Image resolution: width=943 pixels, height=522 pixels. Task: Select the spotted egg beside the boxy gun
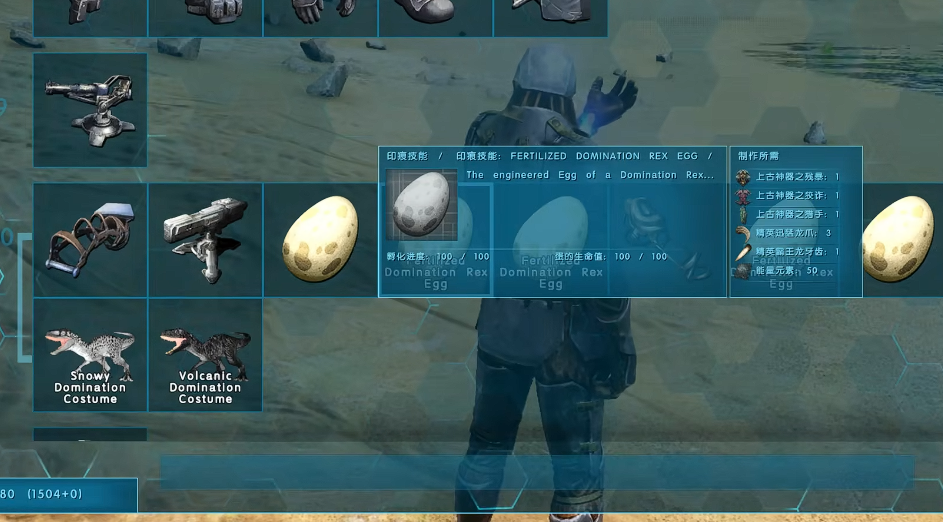pos(319,240)
